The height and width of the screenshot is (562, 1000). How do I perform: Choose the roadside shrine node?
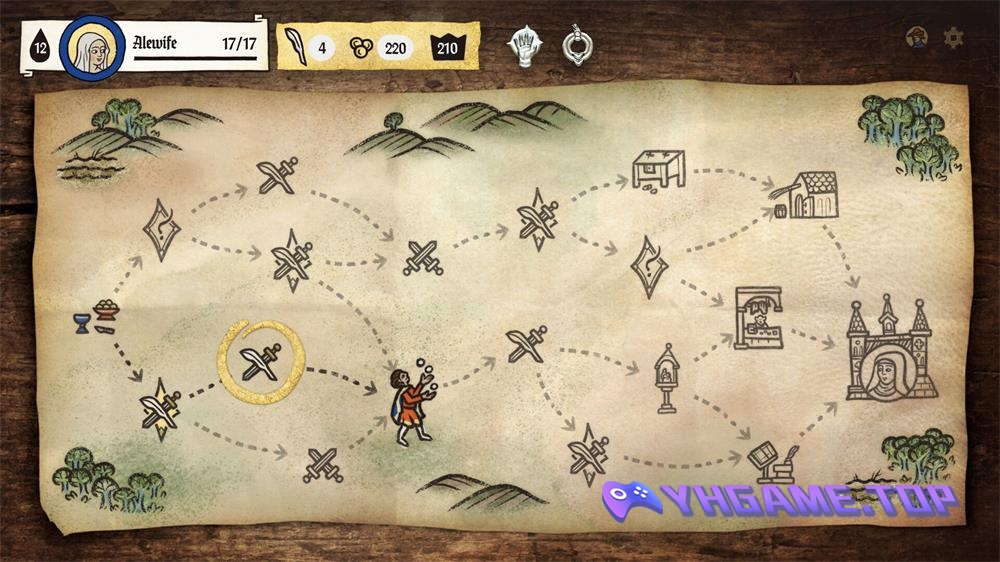tap(663, 379)
